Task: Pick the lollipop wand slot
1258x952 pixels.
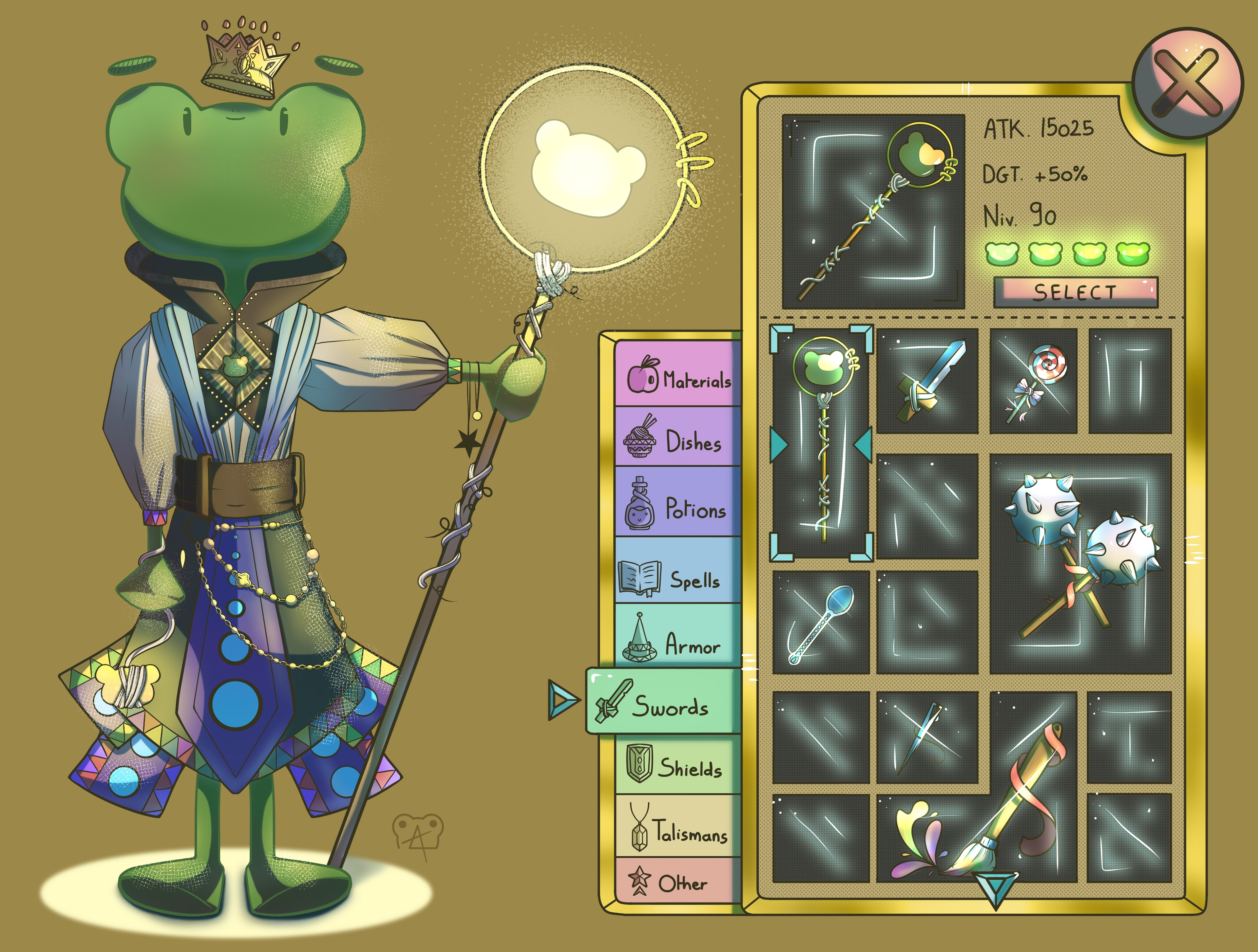Action: [1034, 381]
